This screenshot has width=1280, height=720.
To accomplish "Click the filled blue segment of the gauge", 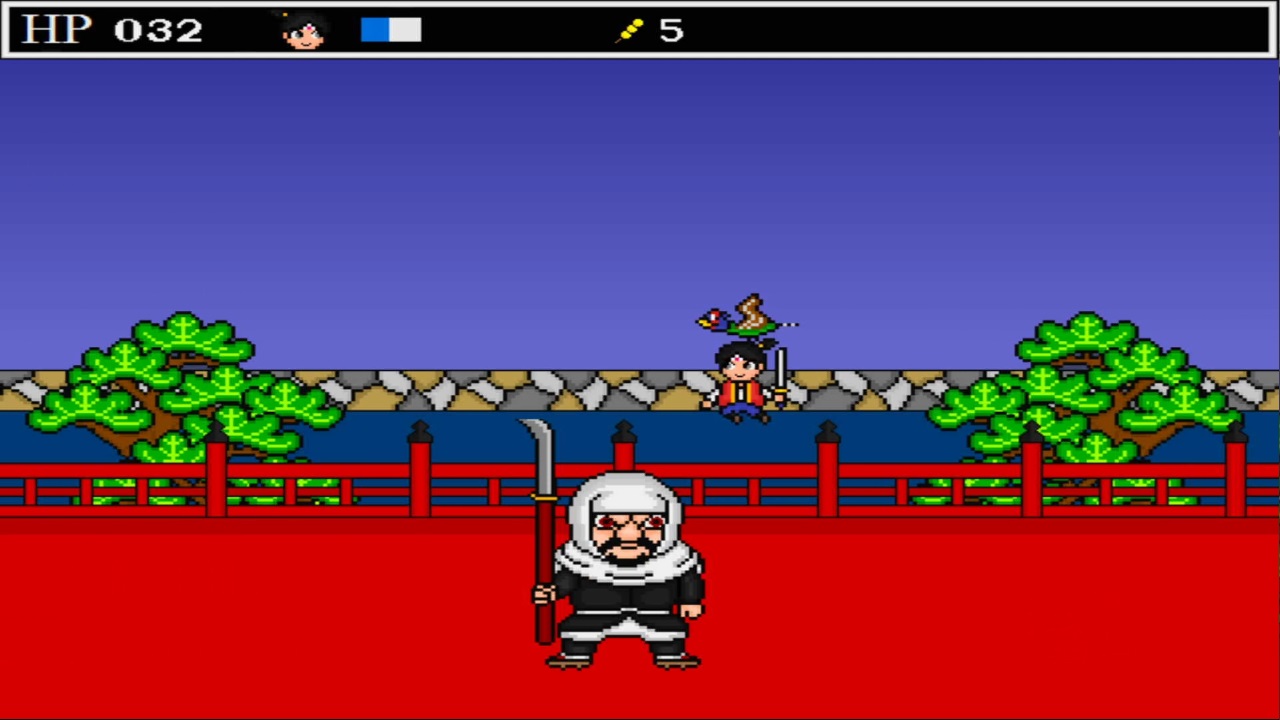I will (374, 30).
